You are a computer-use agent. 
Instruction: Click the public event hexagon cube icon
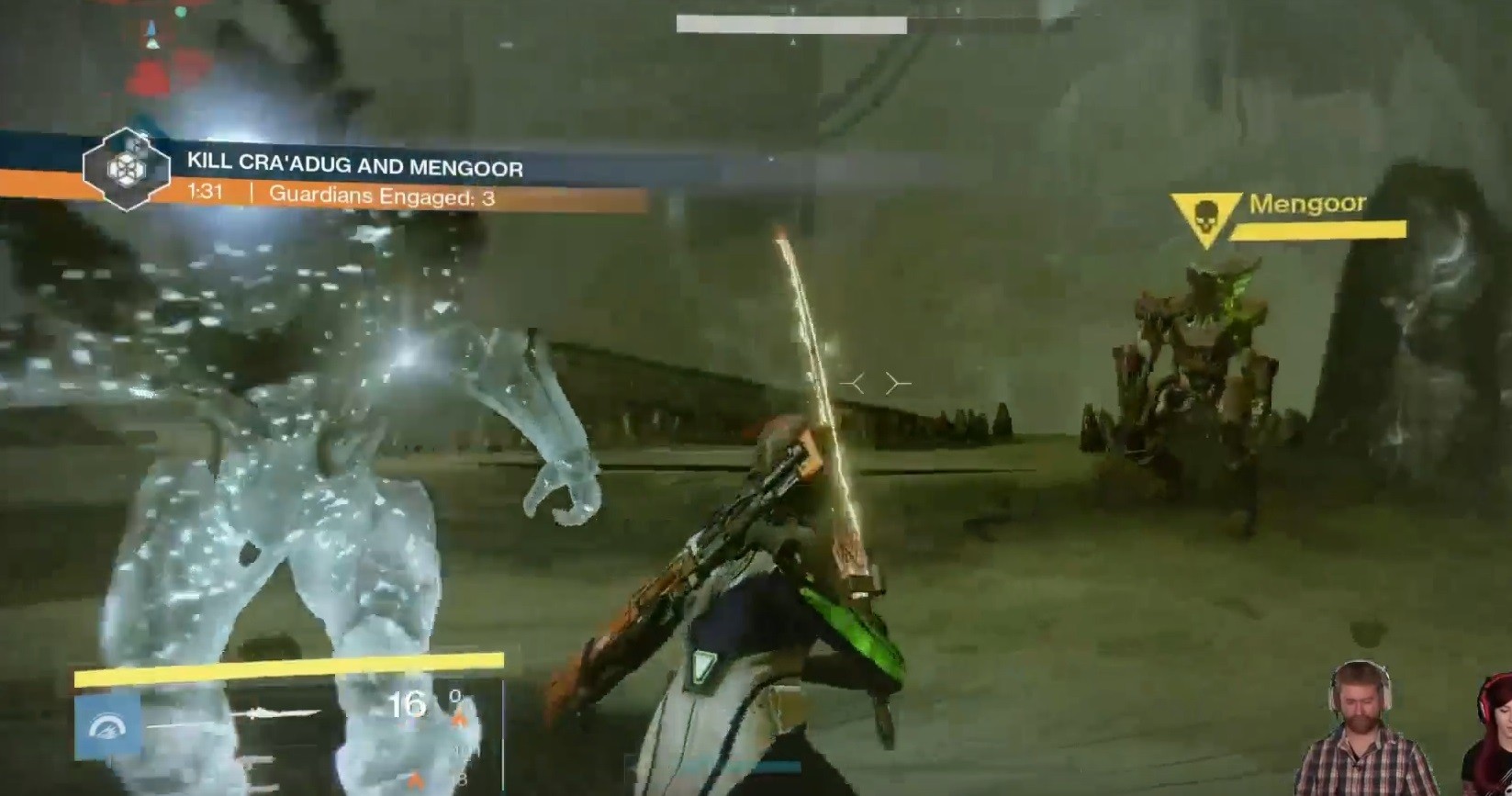pyautogui.click(x=126, y=169)
